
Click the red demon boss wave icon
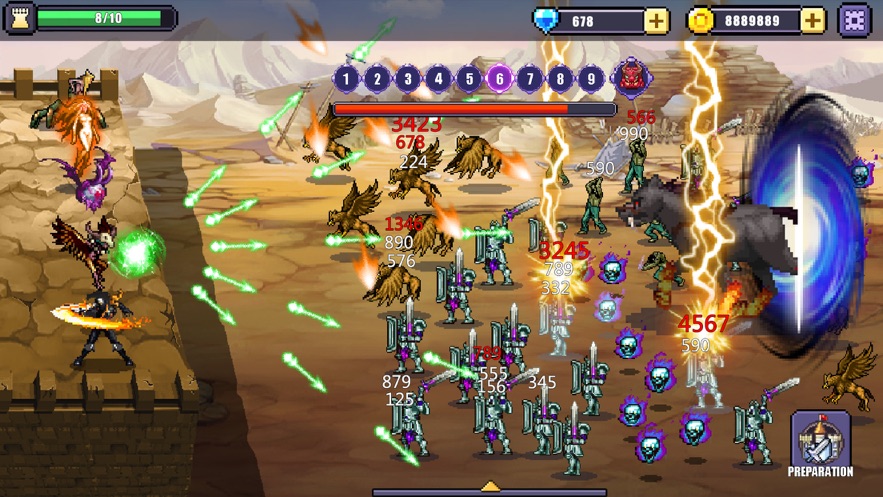tap(630, 77)
